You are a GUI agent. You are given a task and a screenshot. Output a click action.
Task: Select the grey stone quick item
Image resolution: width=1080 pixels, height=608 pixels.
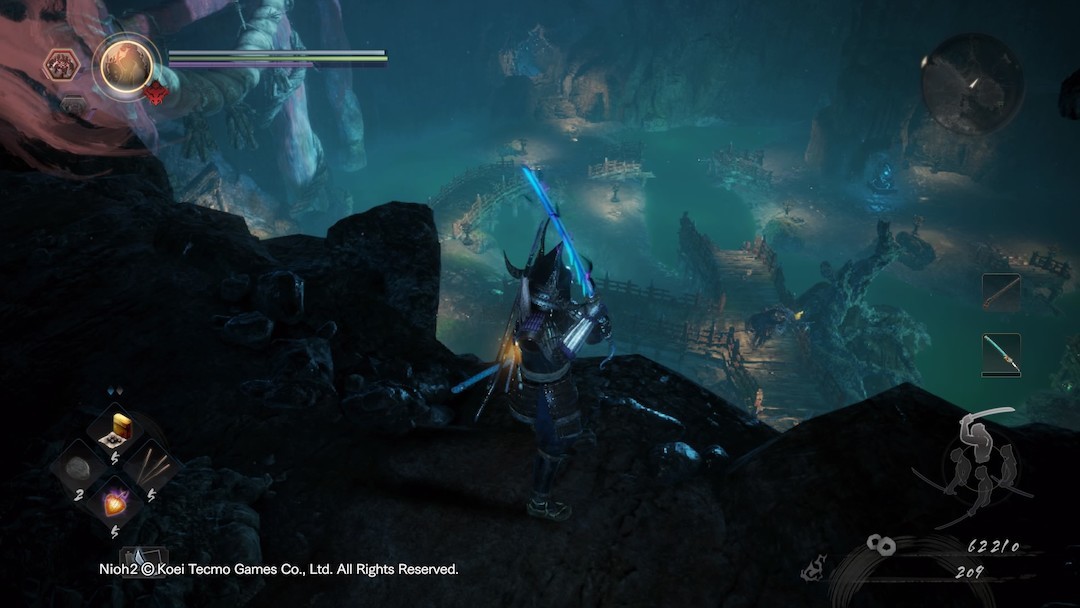coord(78,466)
